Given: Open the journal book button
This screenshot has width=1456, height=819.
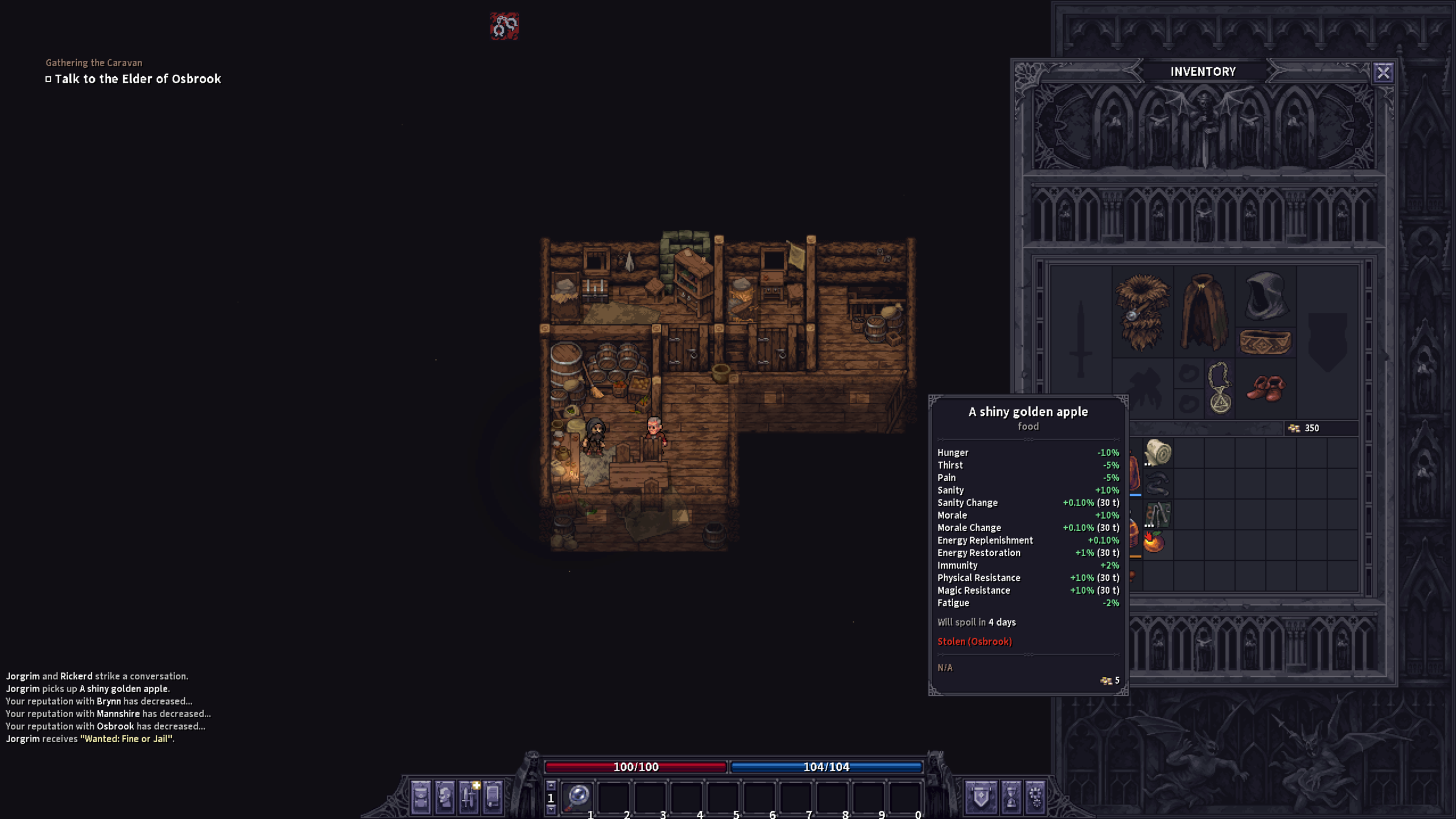Looking at the screenshot, I should pyautogui.click(x=493, y=796).
